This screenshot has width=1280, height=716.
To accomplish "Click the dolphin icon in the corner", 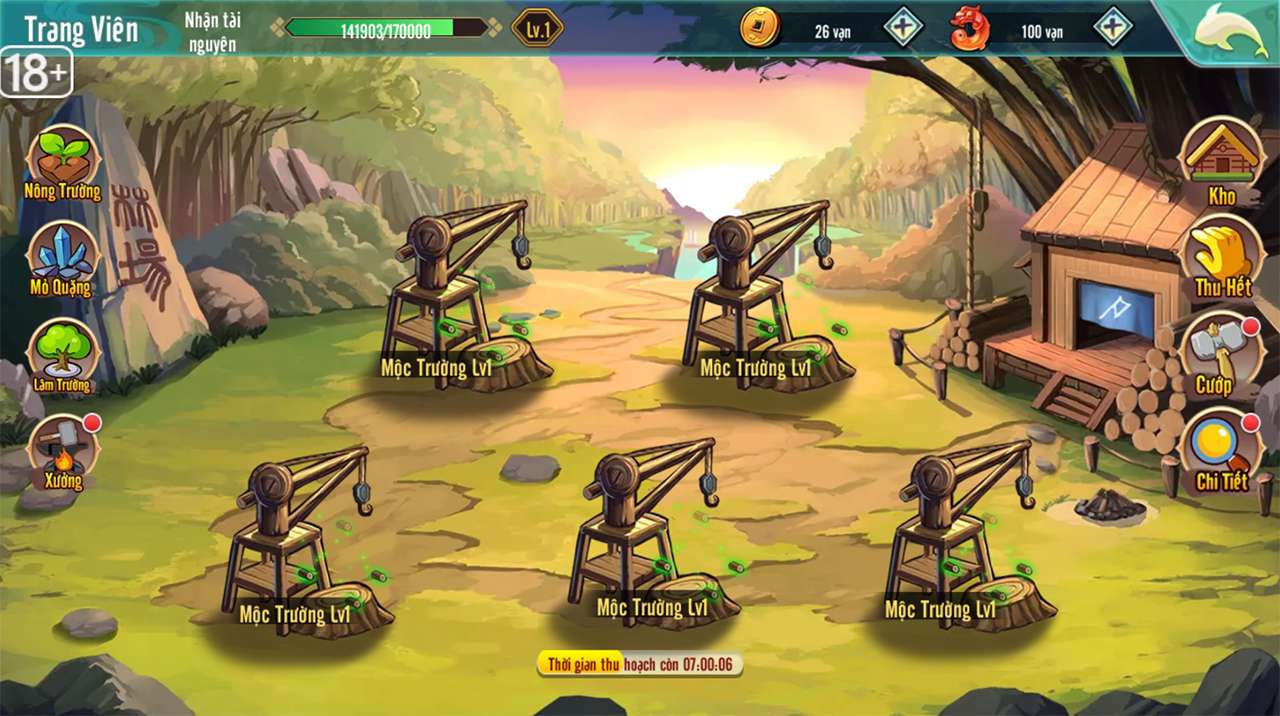I will [x=1230, y=30].
